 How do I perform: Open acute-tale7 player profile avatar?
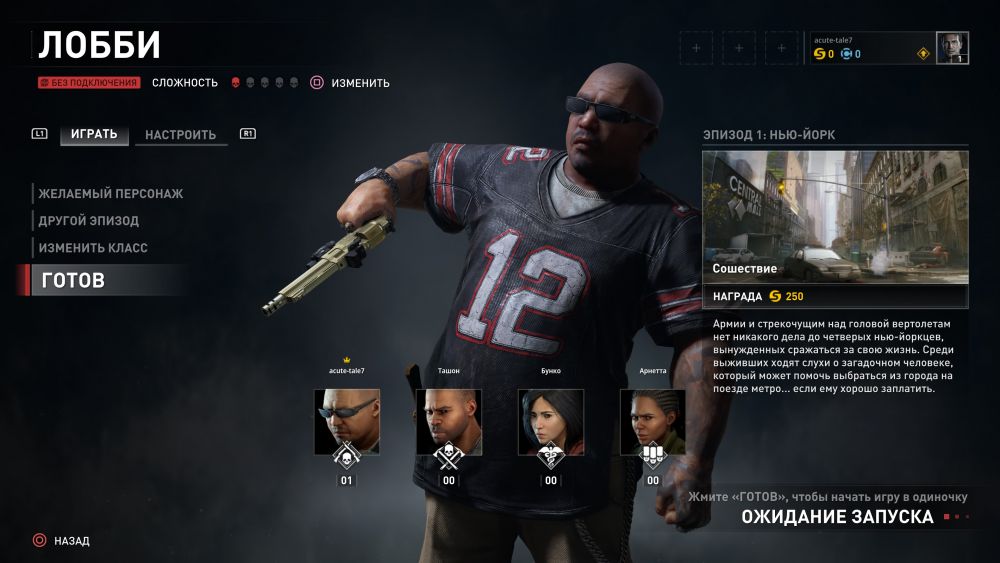click(952, 48)
